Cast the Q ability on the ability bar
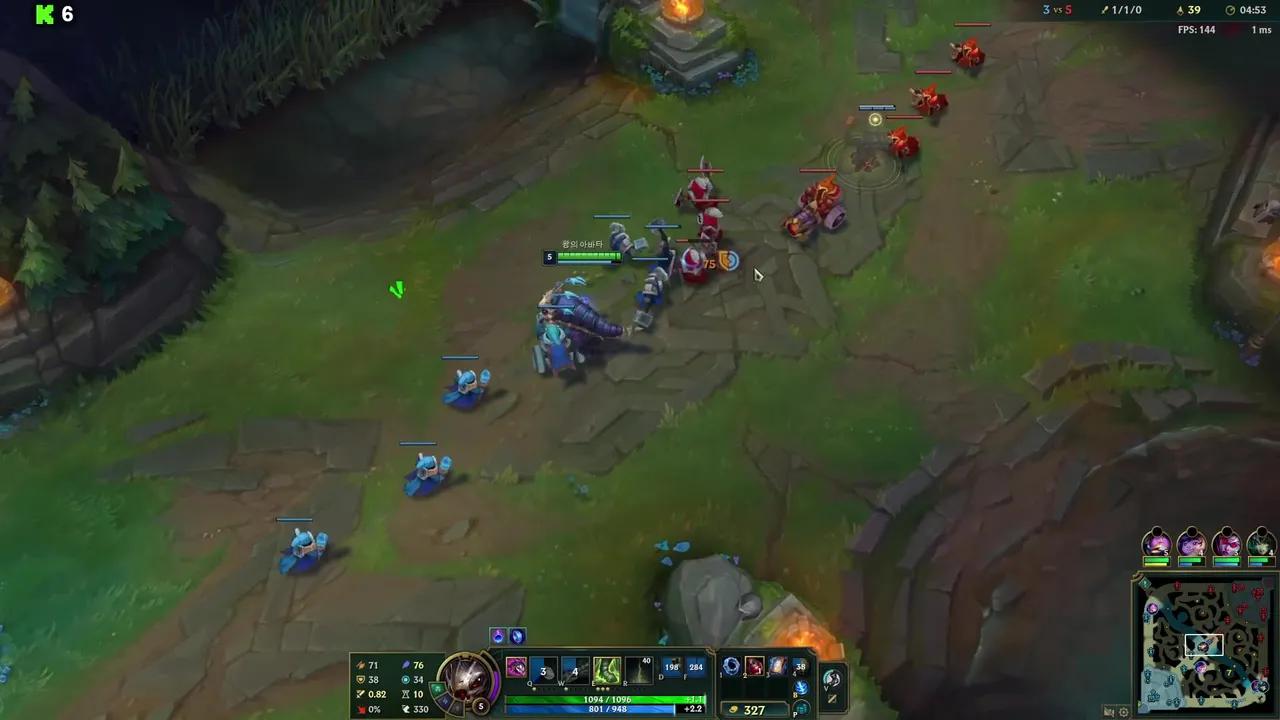The image size is (1280, 720). 542,671
